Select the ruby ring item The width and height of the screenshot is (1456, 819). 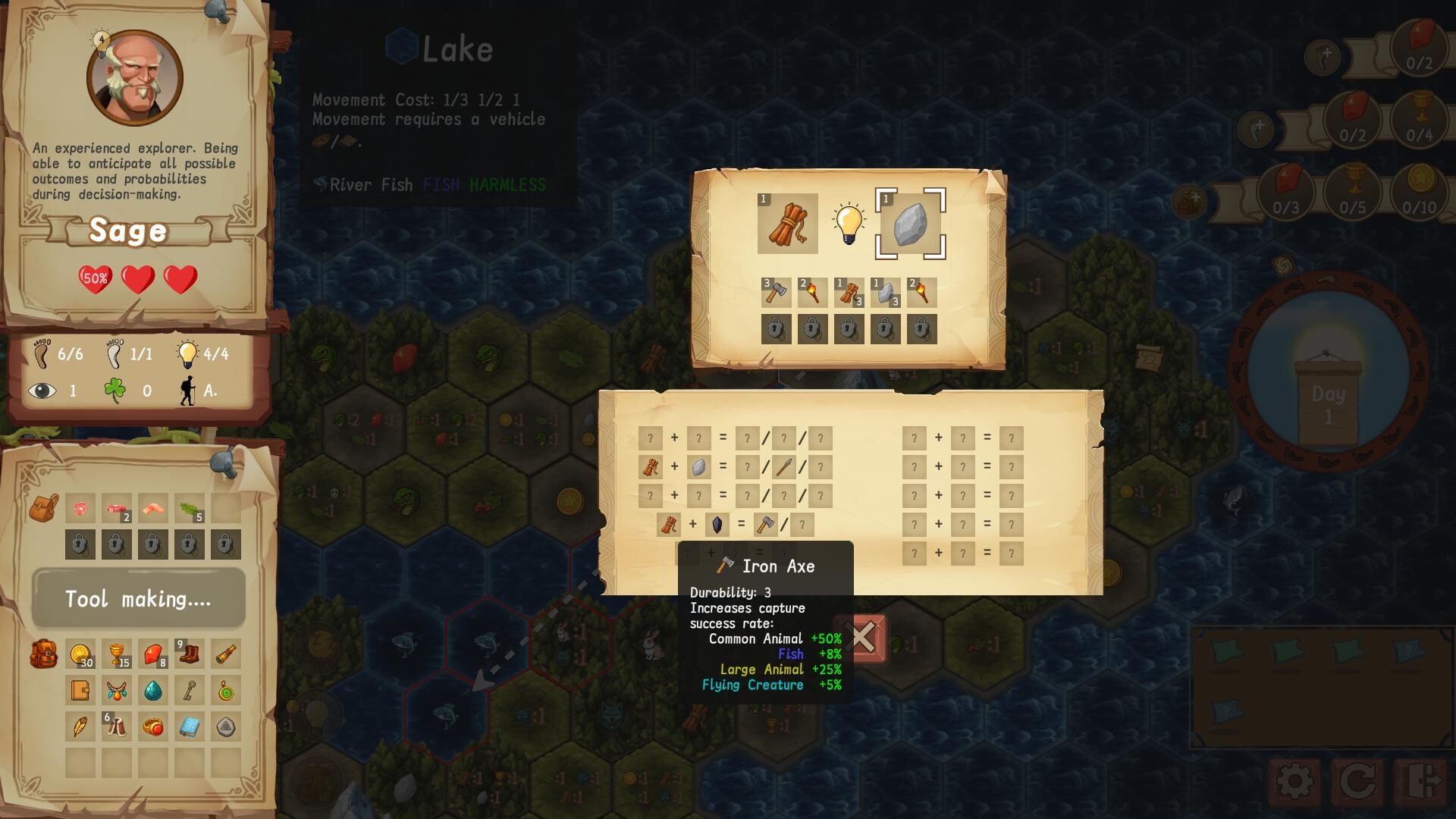tap(153, 727)
